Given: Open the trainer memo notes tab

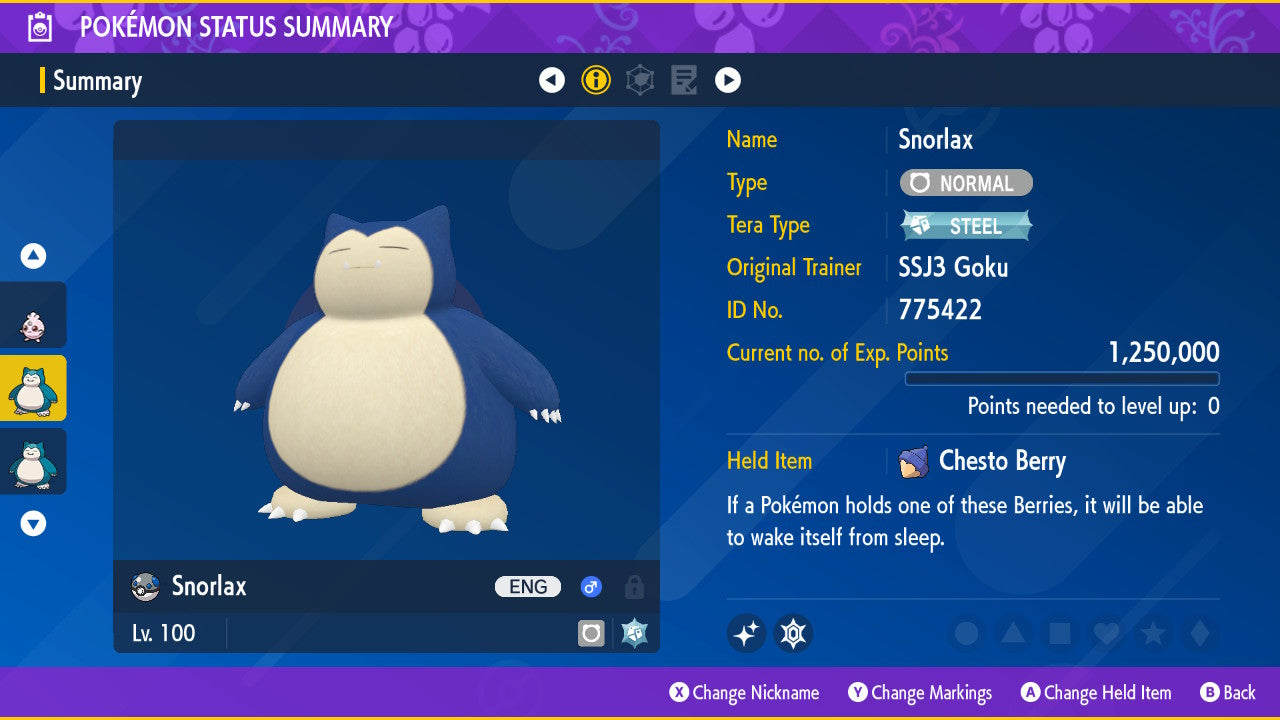Looking at the screenshot, I should tap(684, 80).
